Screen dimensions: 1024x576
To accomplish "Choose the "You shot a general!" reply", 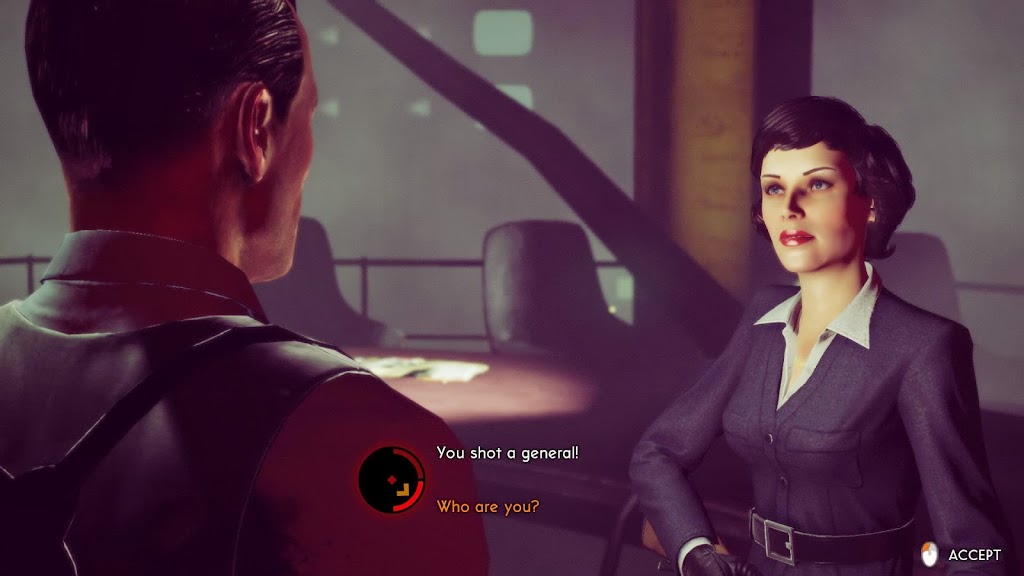I will click(508, 453).
